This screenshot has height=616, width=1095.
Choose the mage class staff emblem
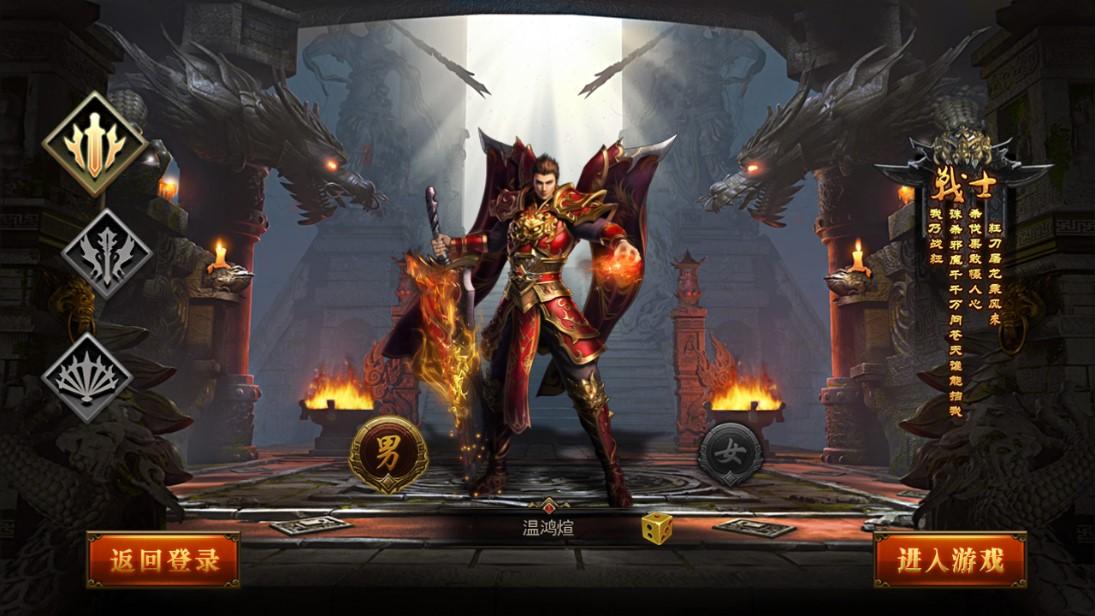pyautogui.click(x=107, y=254)
